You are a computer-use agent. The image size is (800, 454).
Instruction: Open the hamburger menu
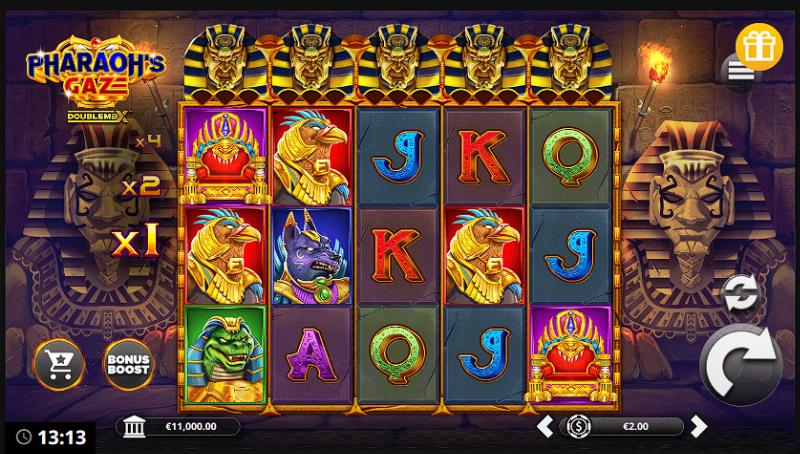740,70
